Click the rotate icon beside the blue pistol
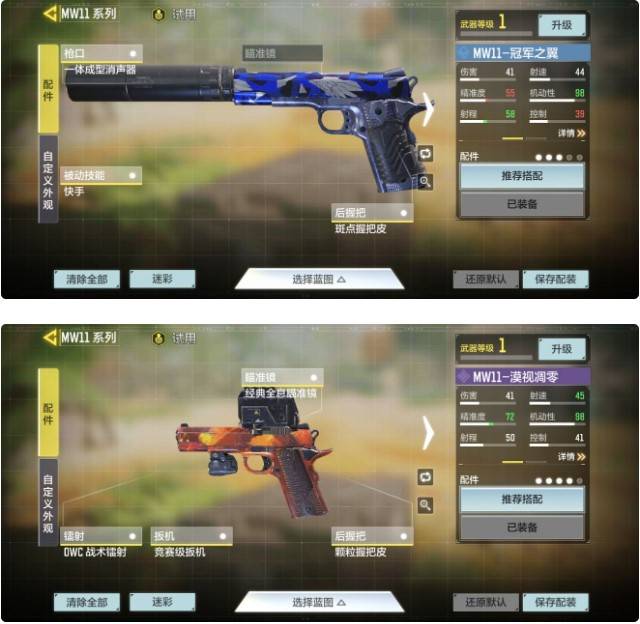Image resolution: width=640 pixels, height=624 pixels. [x=425, y=153]
